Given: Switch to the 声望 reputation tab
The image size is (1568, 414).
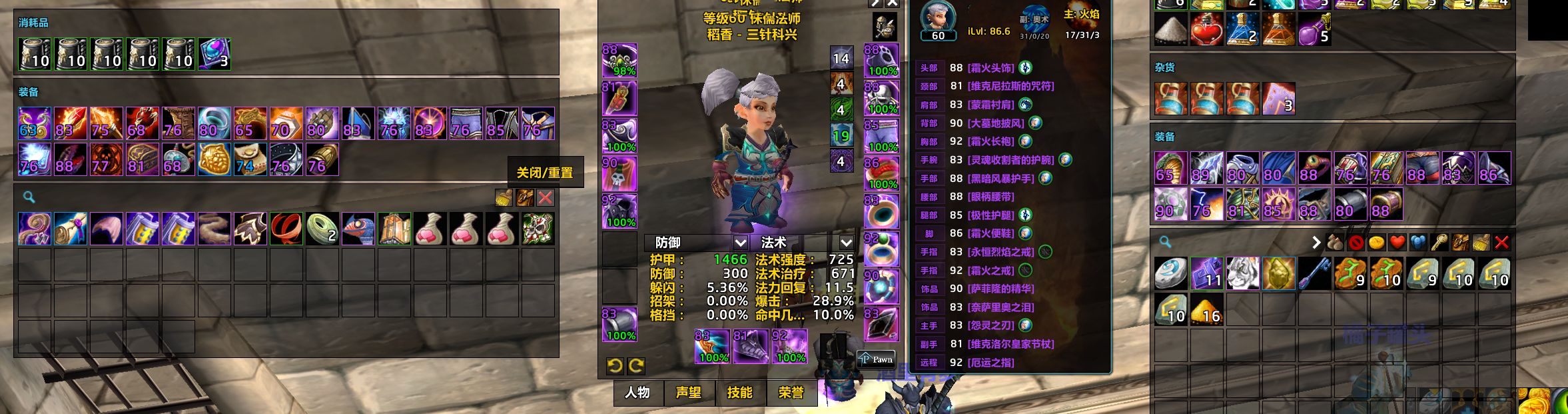Looking at the screenshot, I should point(688,393).
